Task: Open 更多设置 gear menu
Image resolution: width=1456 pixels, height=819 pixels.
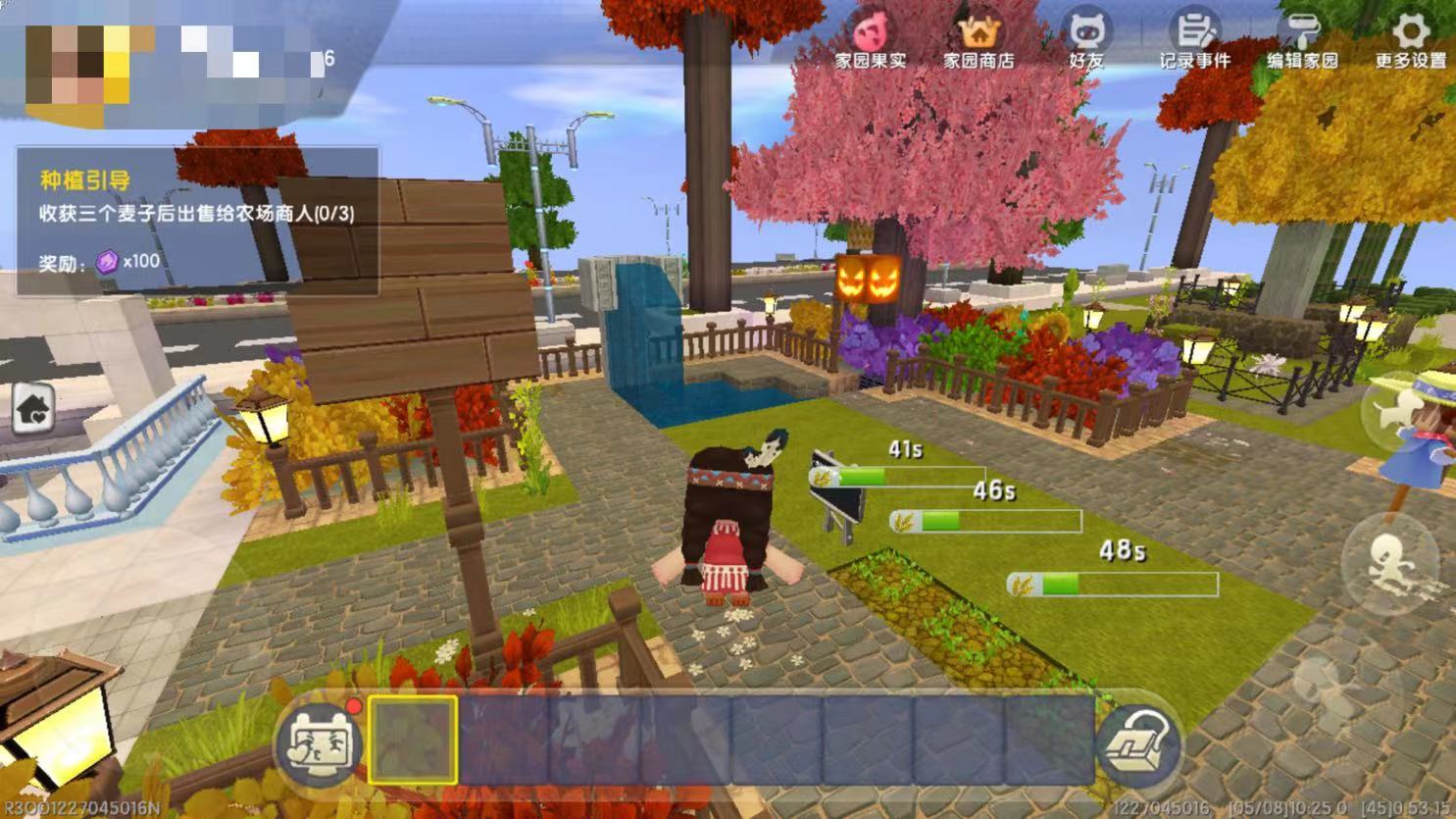Action: coord(1410,39)
